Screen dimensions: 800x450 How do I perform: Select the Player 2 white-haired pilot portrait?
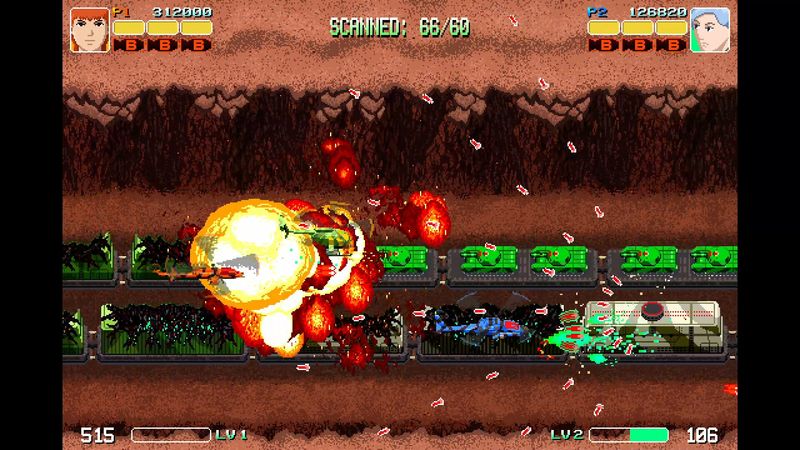coord(710,29)
